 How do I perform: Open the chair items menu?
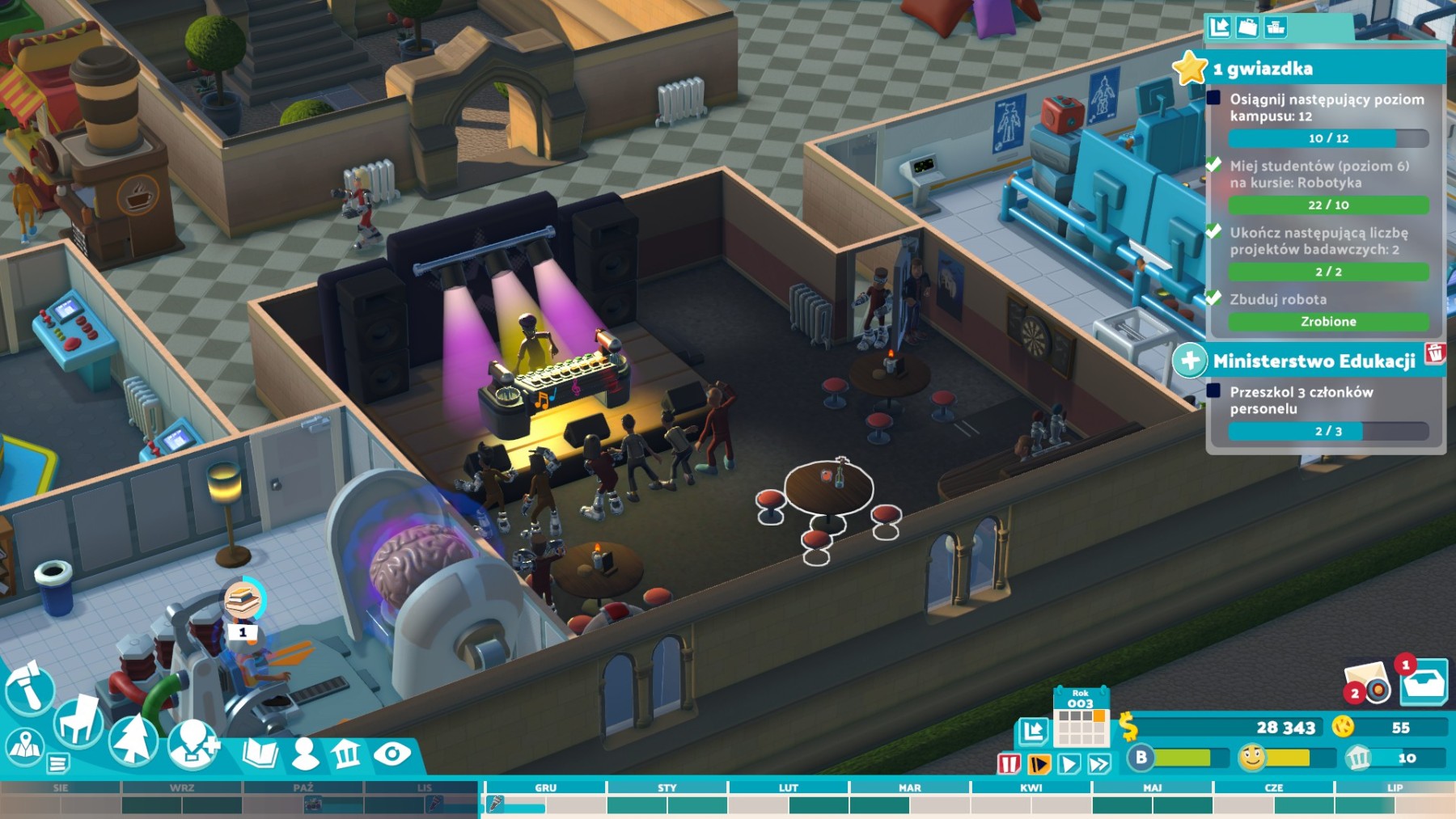78,720
